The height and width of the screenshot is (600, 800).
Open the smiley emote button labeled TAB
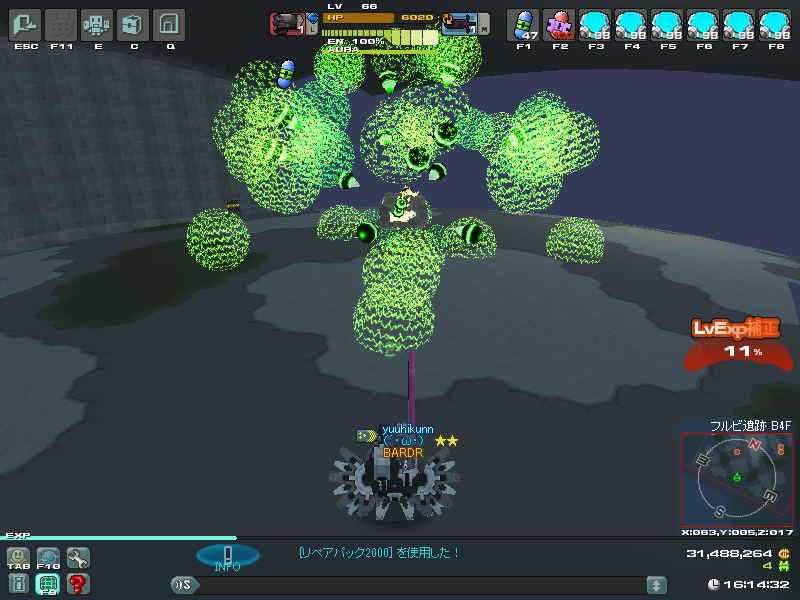point(19,558)
